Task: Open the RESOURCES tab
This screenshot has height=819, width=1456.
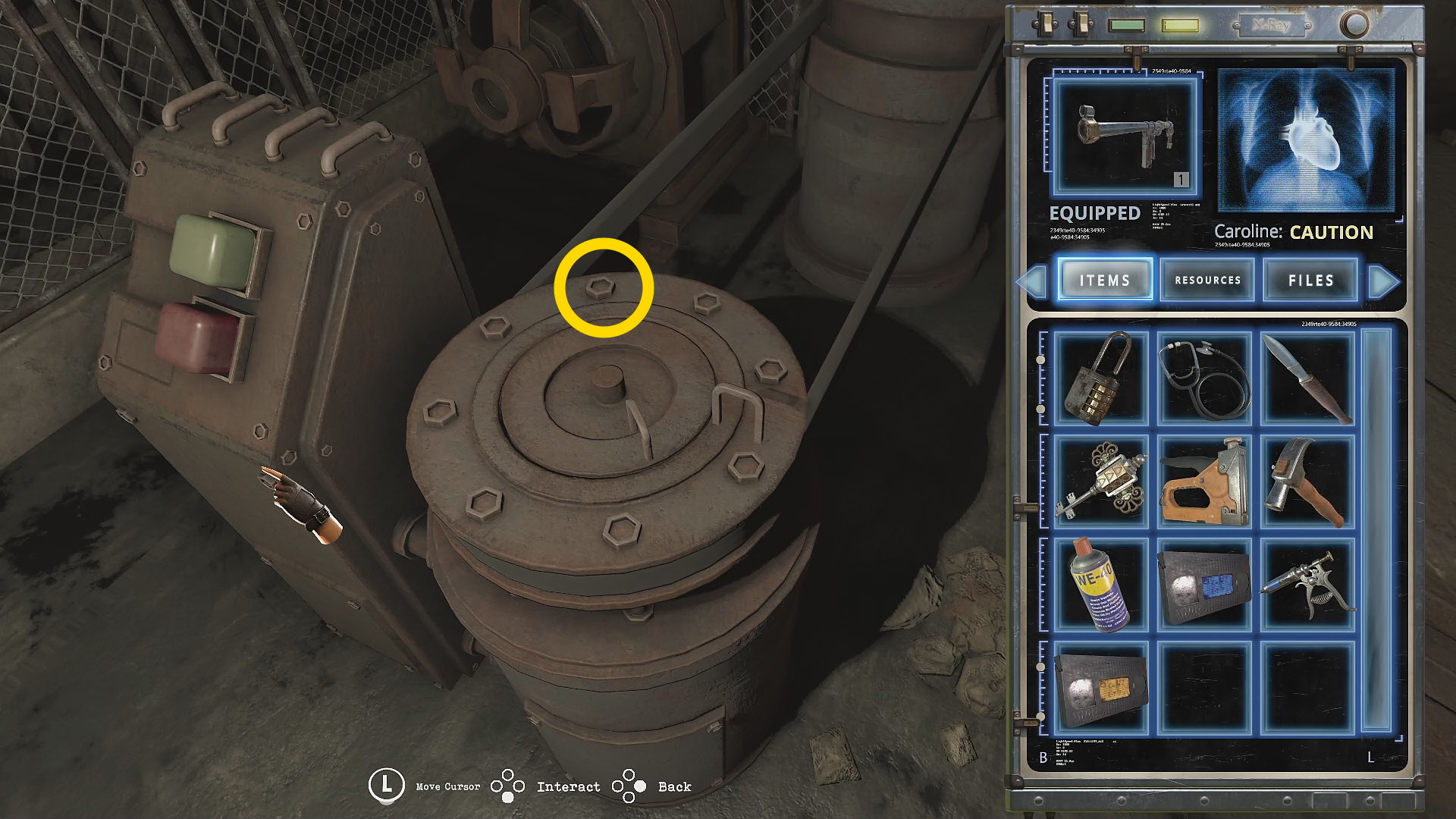Action: click(1207, 280)
